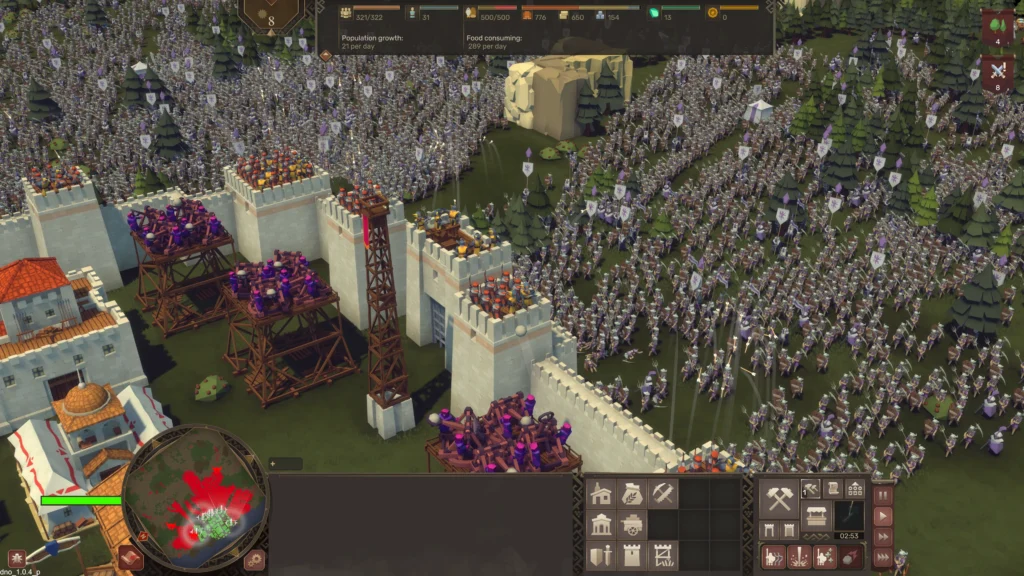Select the cart building category
Viewport: 1024px width, 576px height.
pyautogui.click(x=632, y=524)
